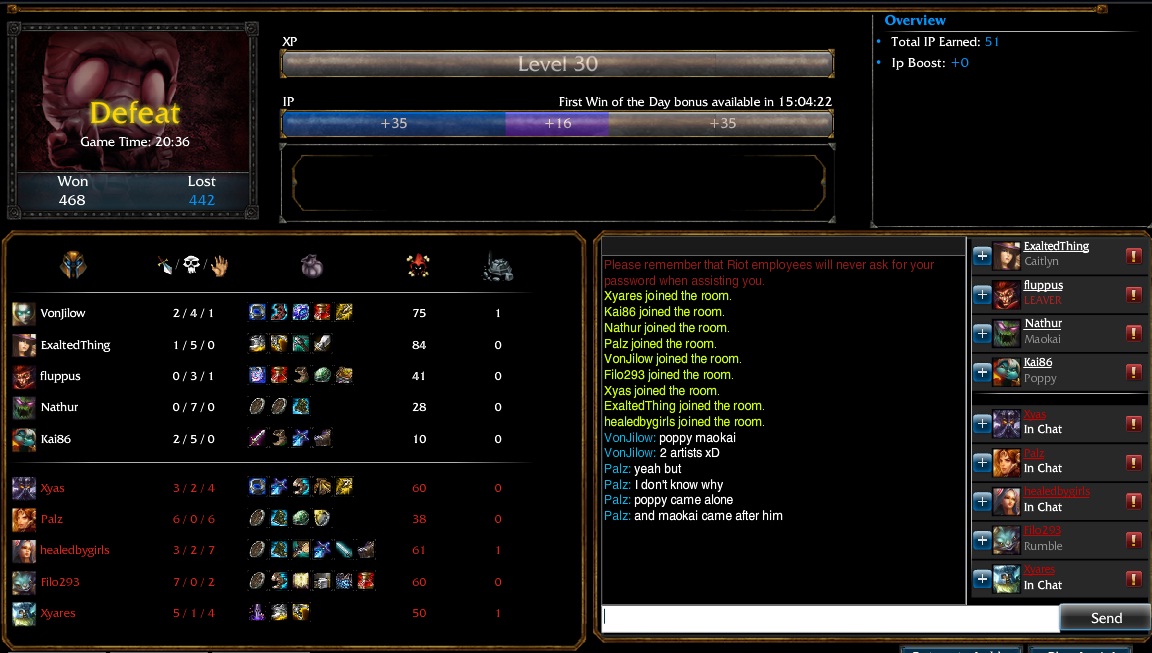Screen dimensions: 1152x653
Task: Click the chat message input box
Action: pos(830,619)
